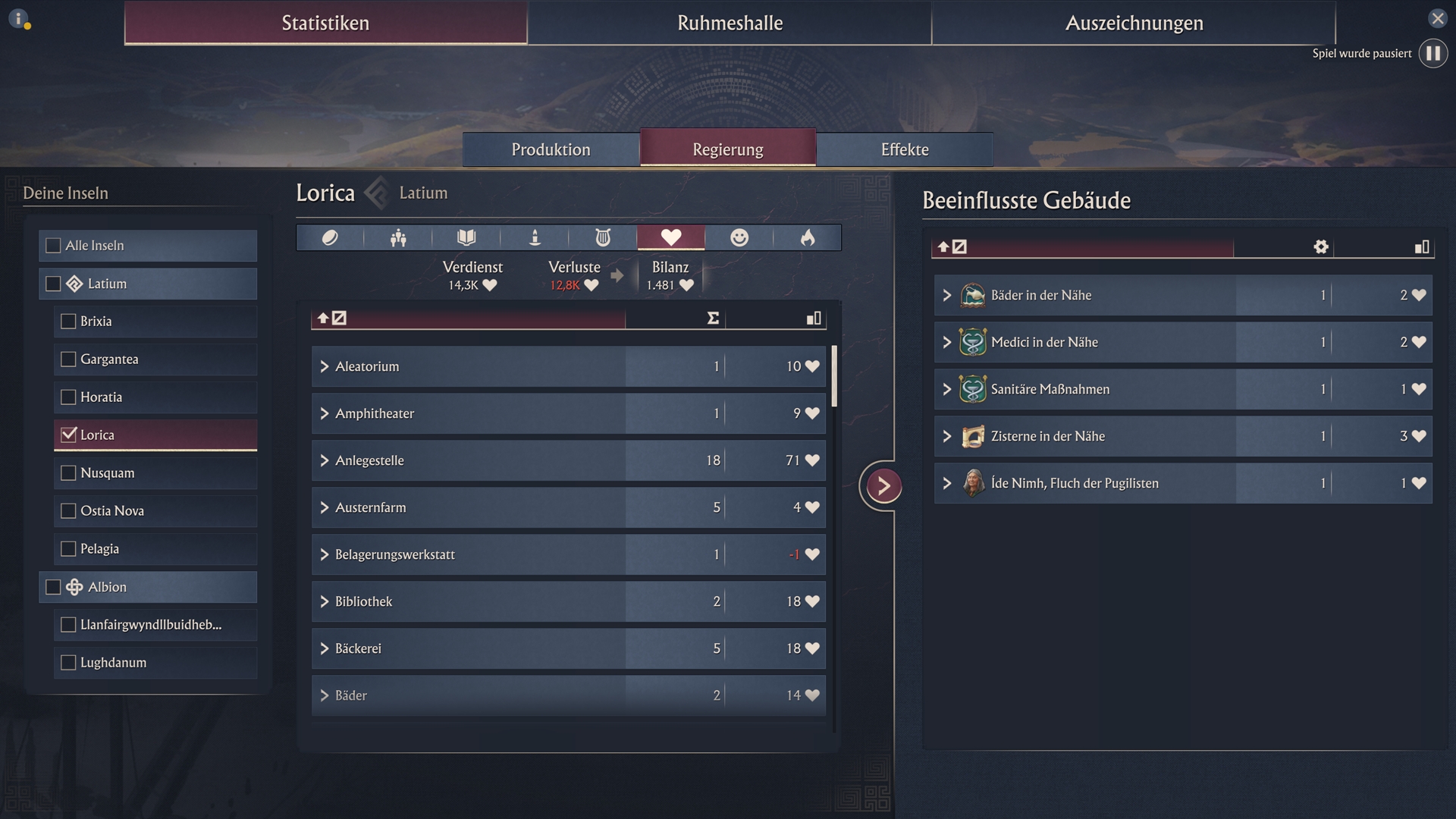Open the info icon in the corner

tap(19, 18)
